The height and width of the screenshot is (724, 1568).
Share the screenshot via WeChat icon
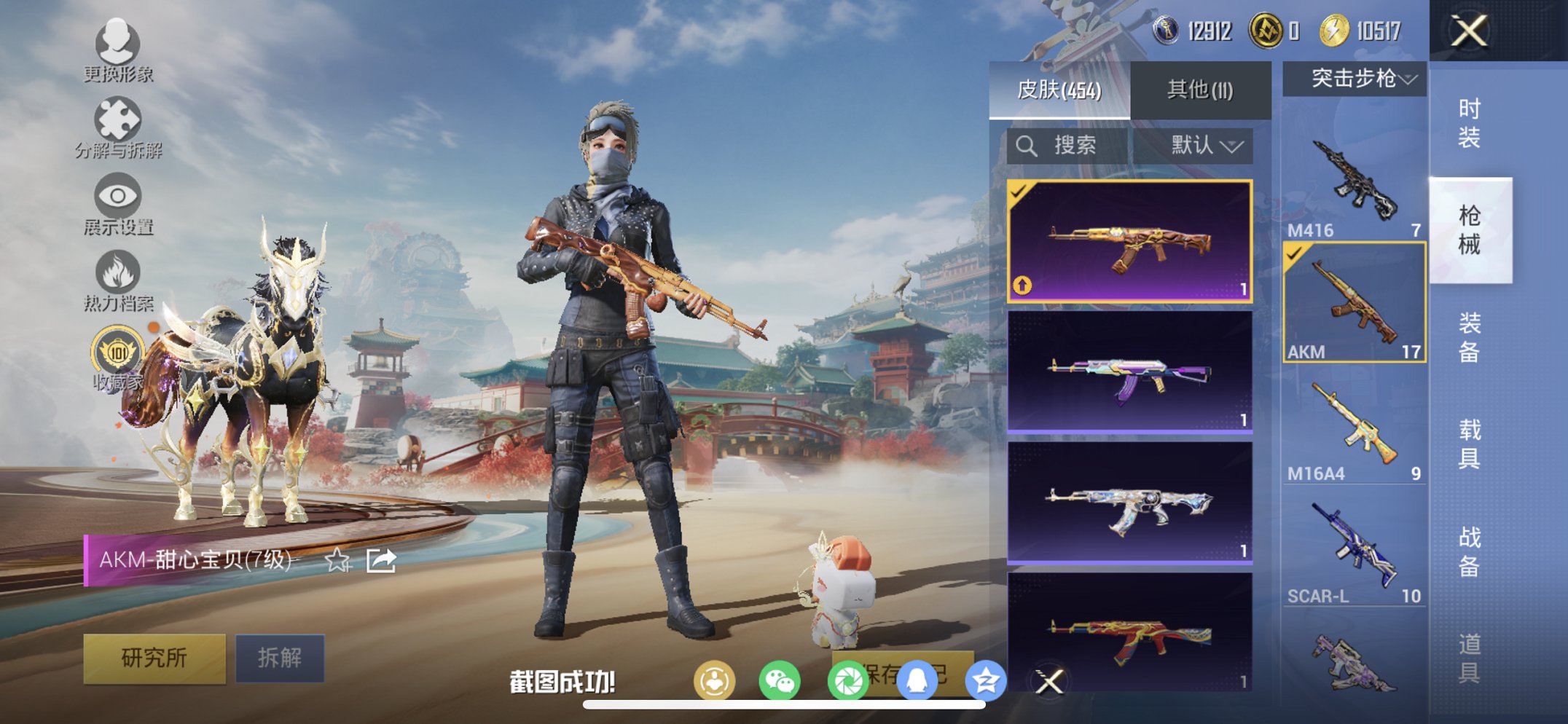780,678
